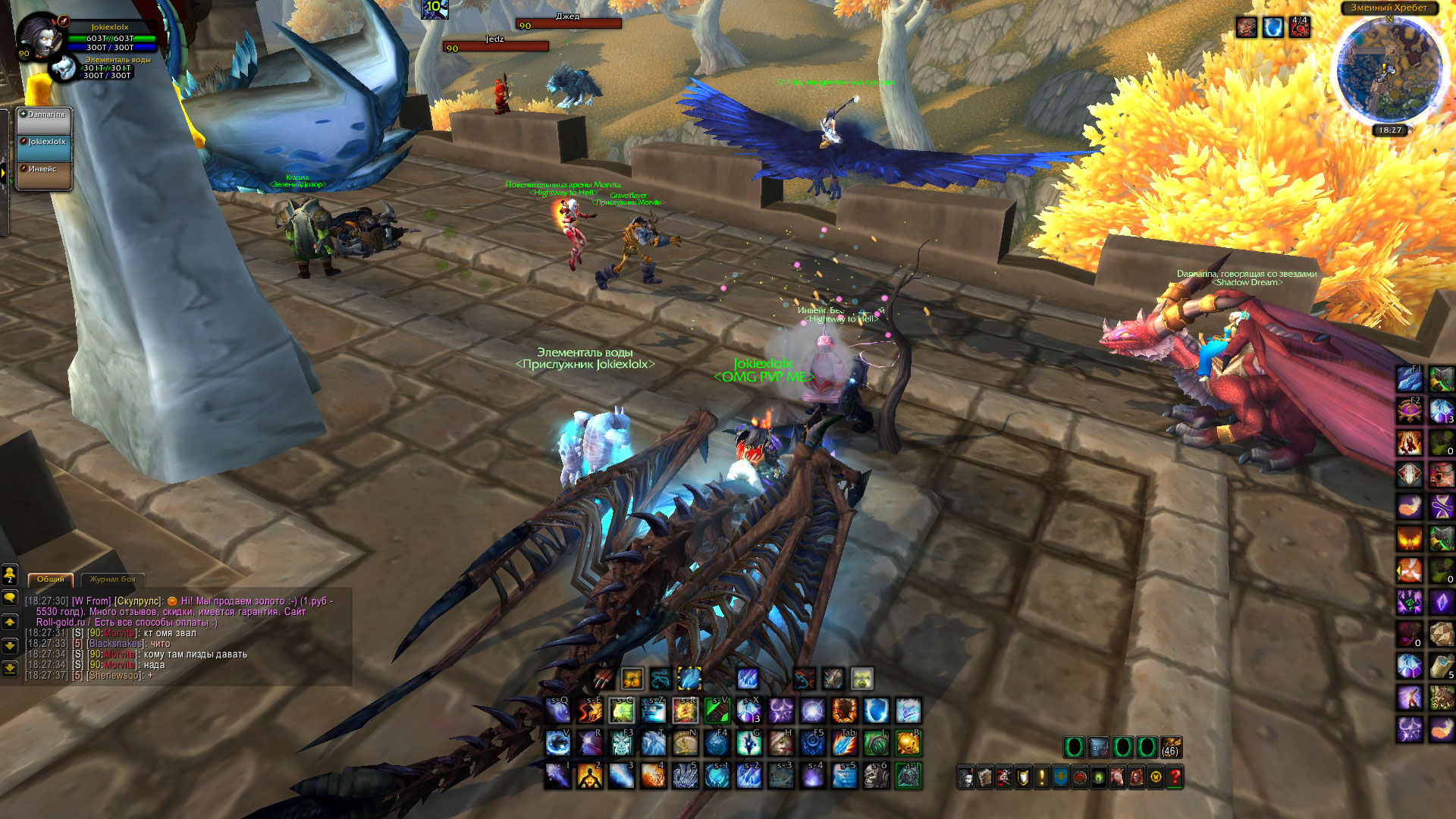Open the minimap
The height and width of the screenshot is (819, 1456).
coord(1389,70)
